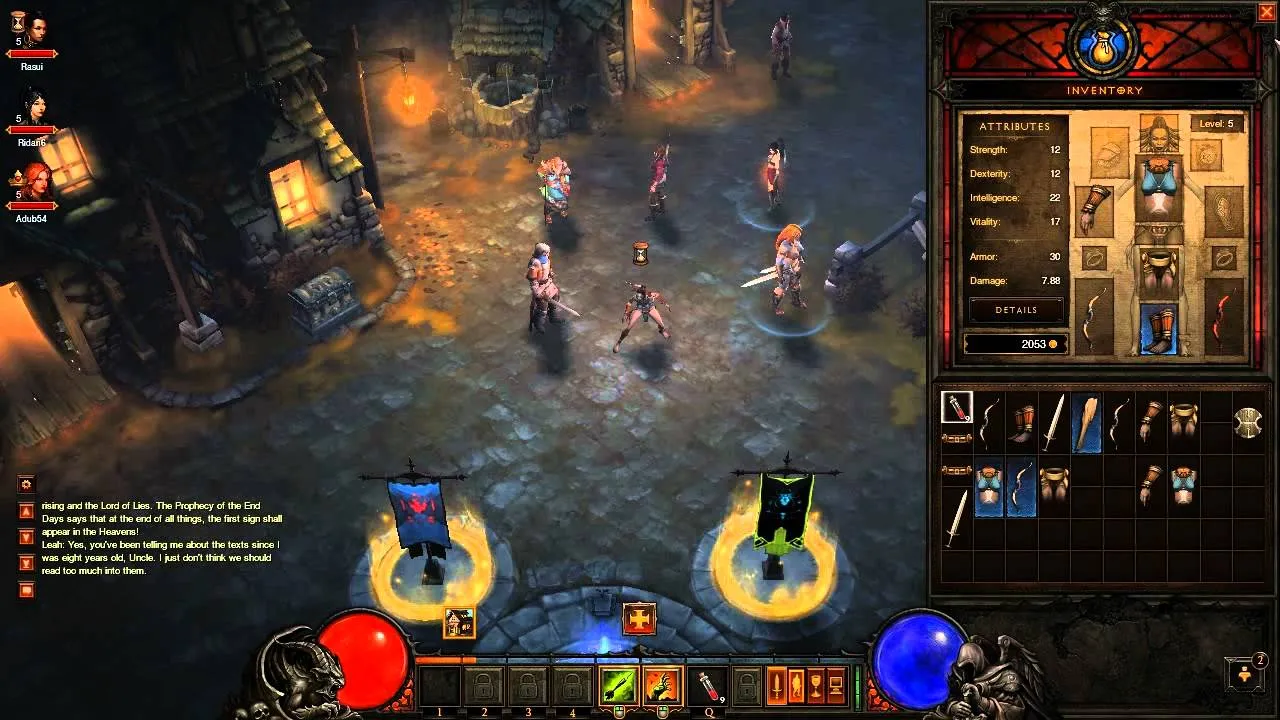1280x720 pixels.
Task: Click the chalice menu button
Action: point(816,686)
